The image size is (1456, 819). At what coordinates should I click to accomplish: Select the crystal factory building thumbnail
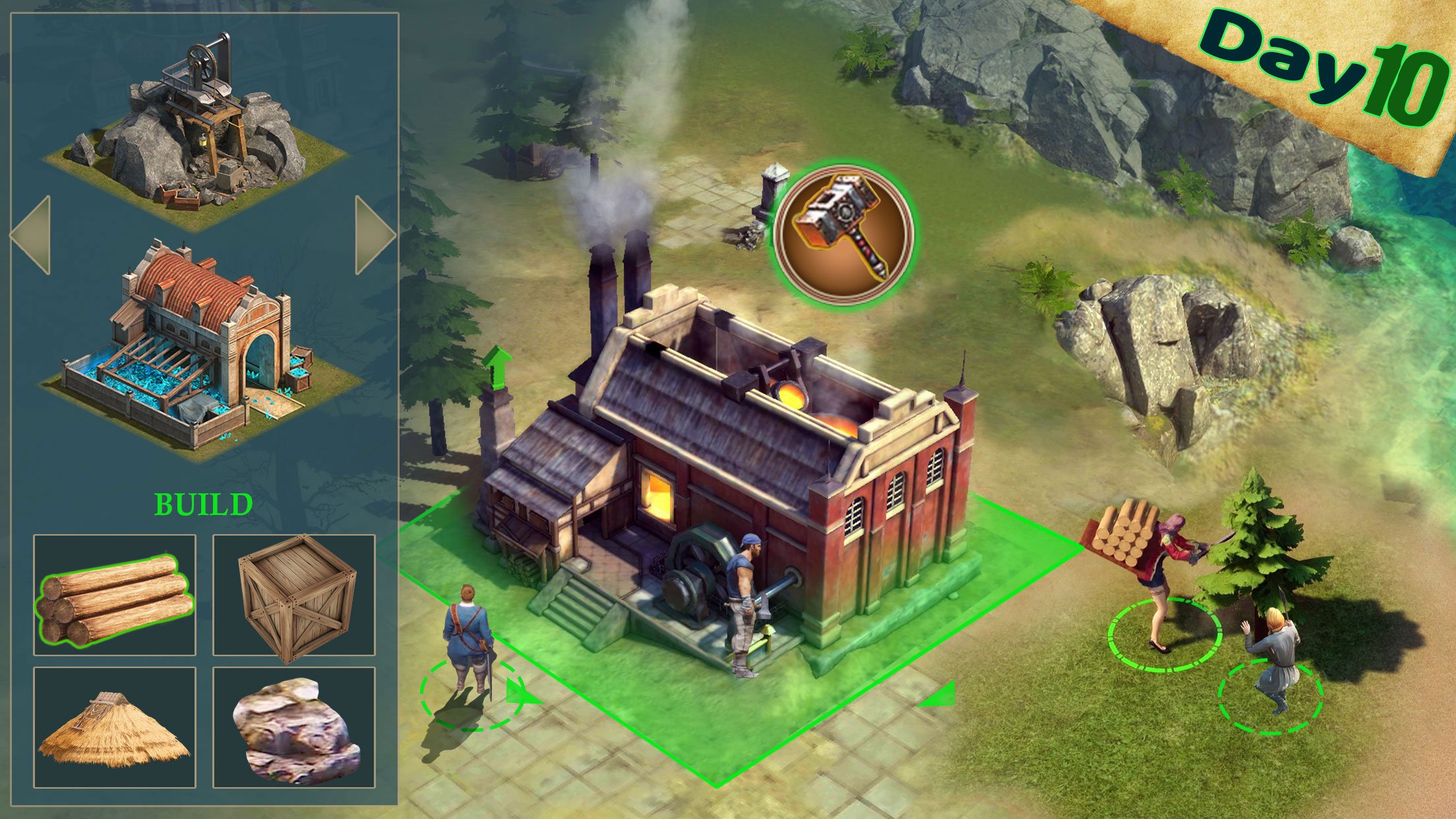point(198,349)
